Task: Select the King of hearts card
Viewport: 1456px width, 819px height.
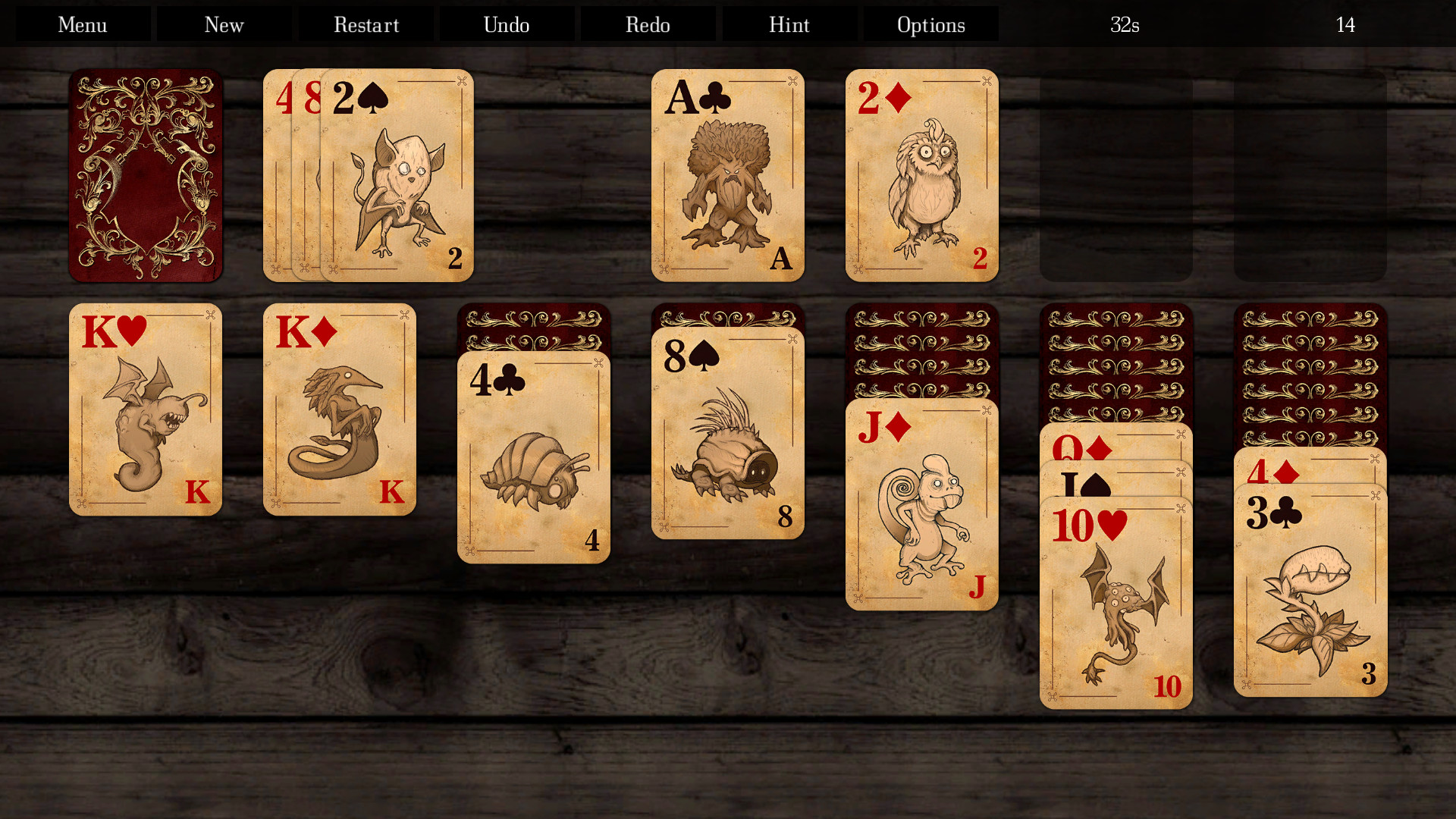Action: 145,409
